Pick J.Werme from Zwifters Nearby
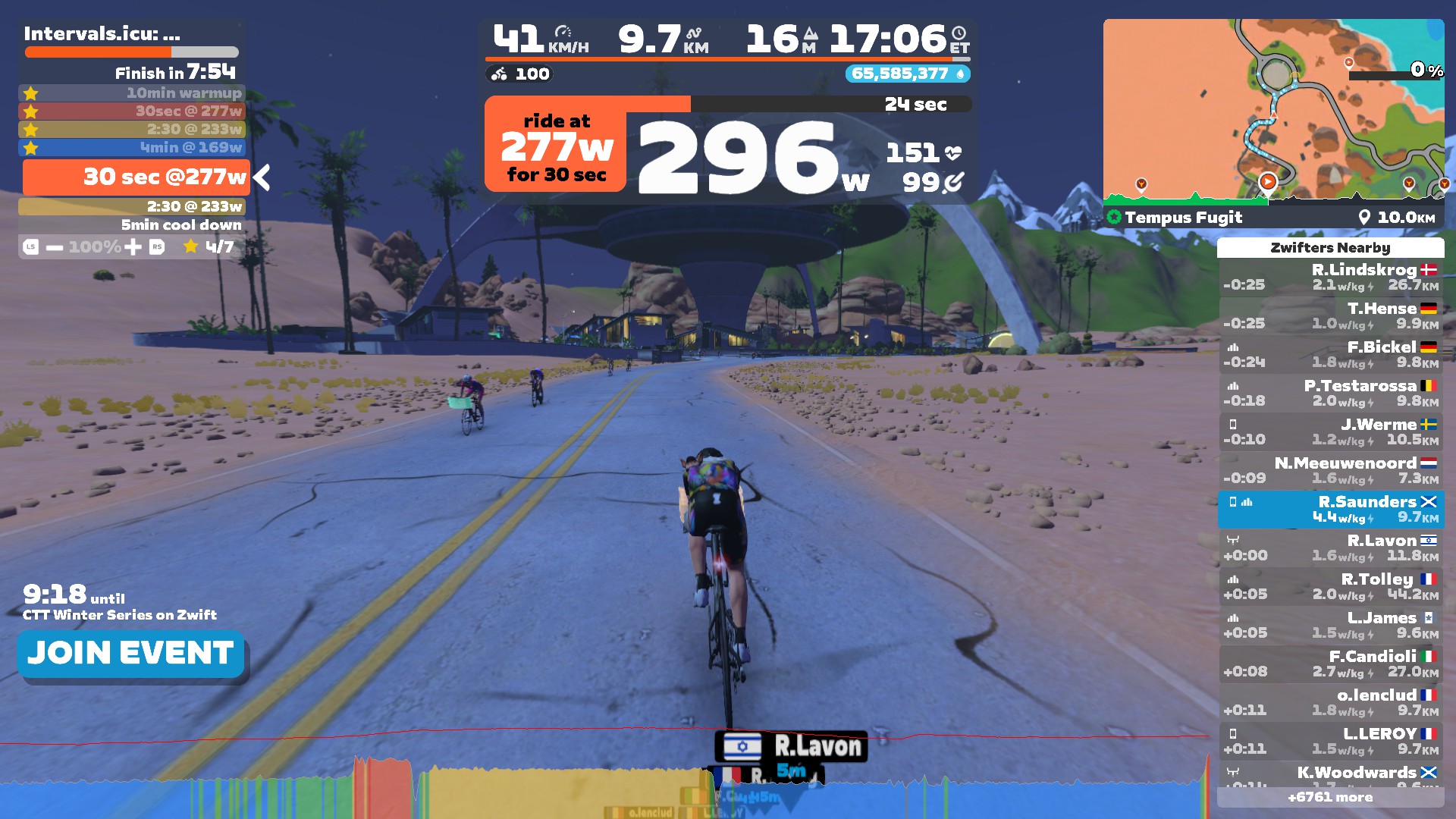Viewport: 1456px width, 819px height. pos(1330,431)
